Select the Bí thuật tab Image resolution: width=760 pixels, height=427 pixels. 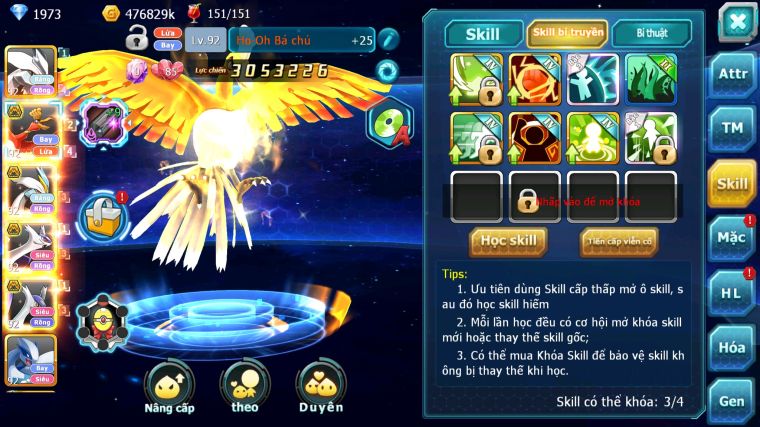[x=650, y=33]
